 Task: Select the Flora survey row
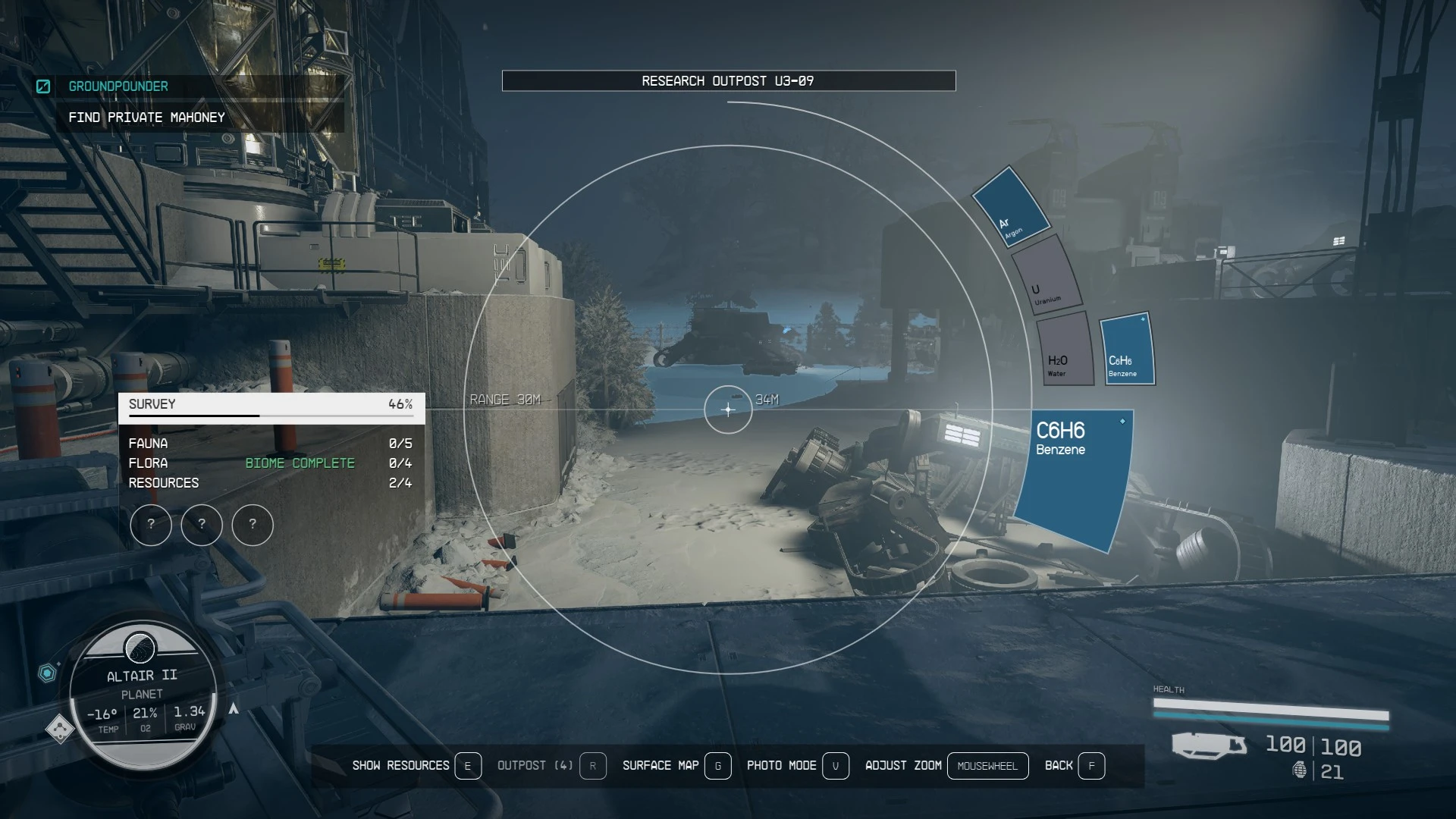pyautogui.click(x=270, y=463)
